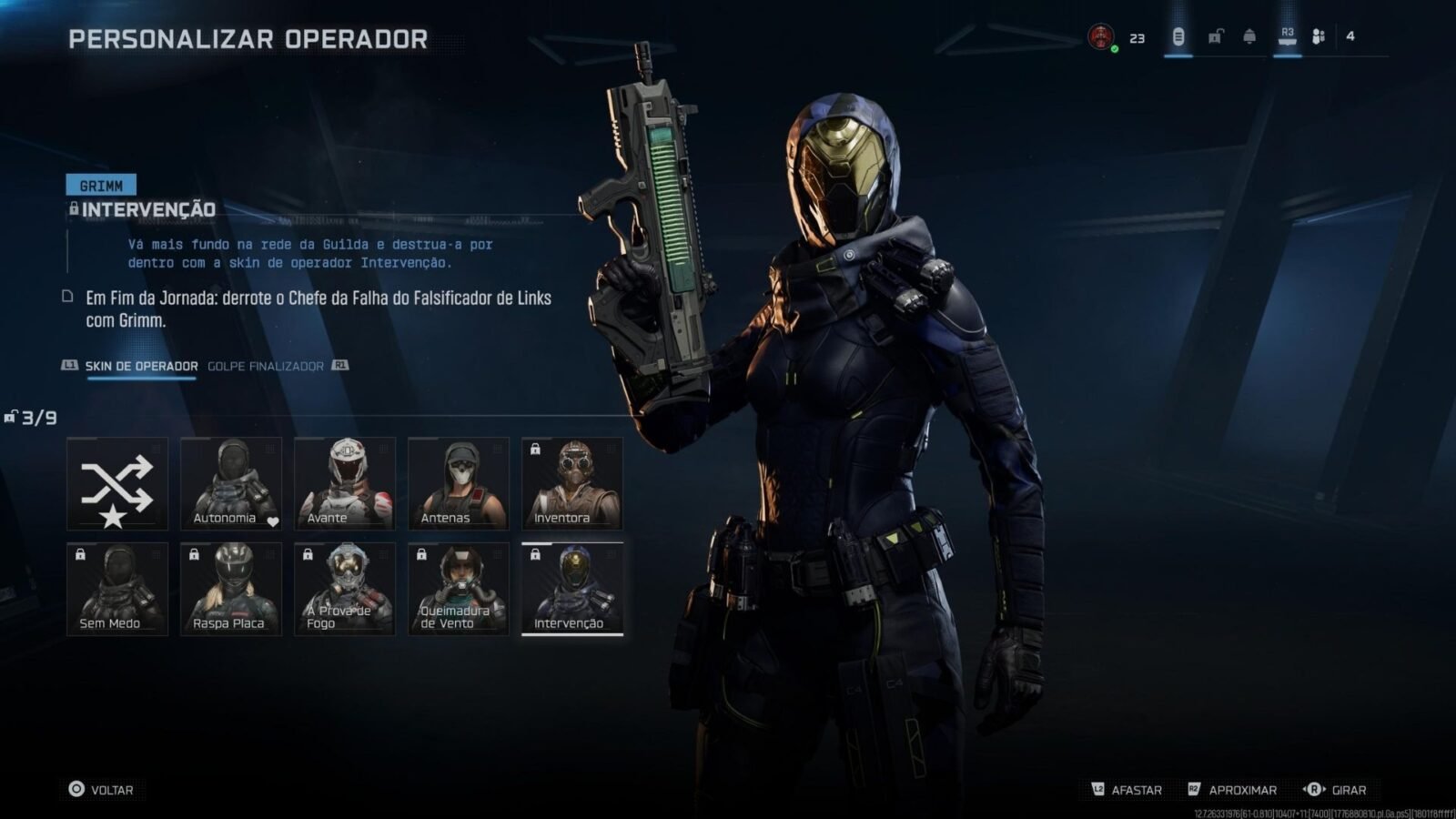Click the open padlock icon in top bar
The width and height of the screenshot is (1456, 819).
(x=1215, y=37)
